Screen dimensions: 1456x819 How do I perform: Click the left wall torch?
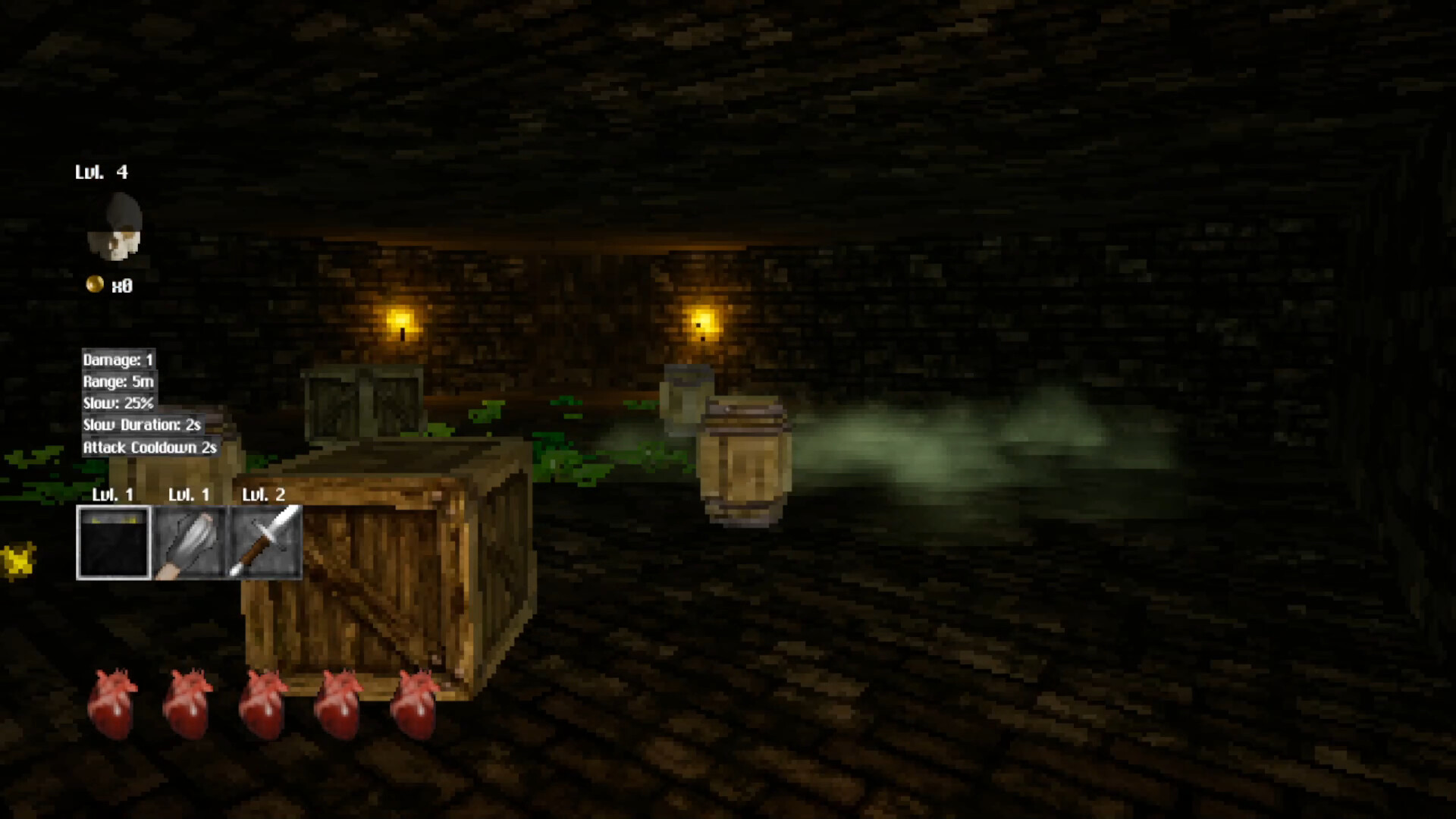pos(401,326)
